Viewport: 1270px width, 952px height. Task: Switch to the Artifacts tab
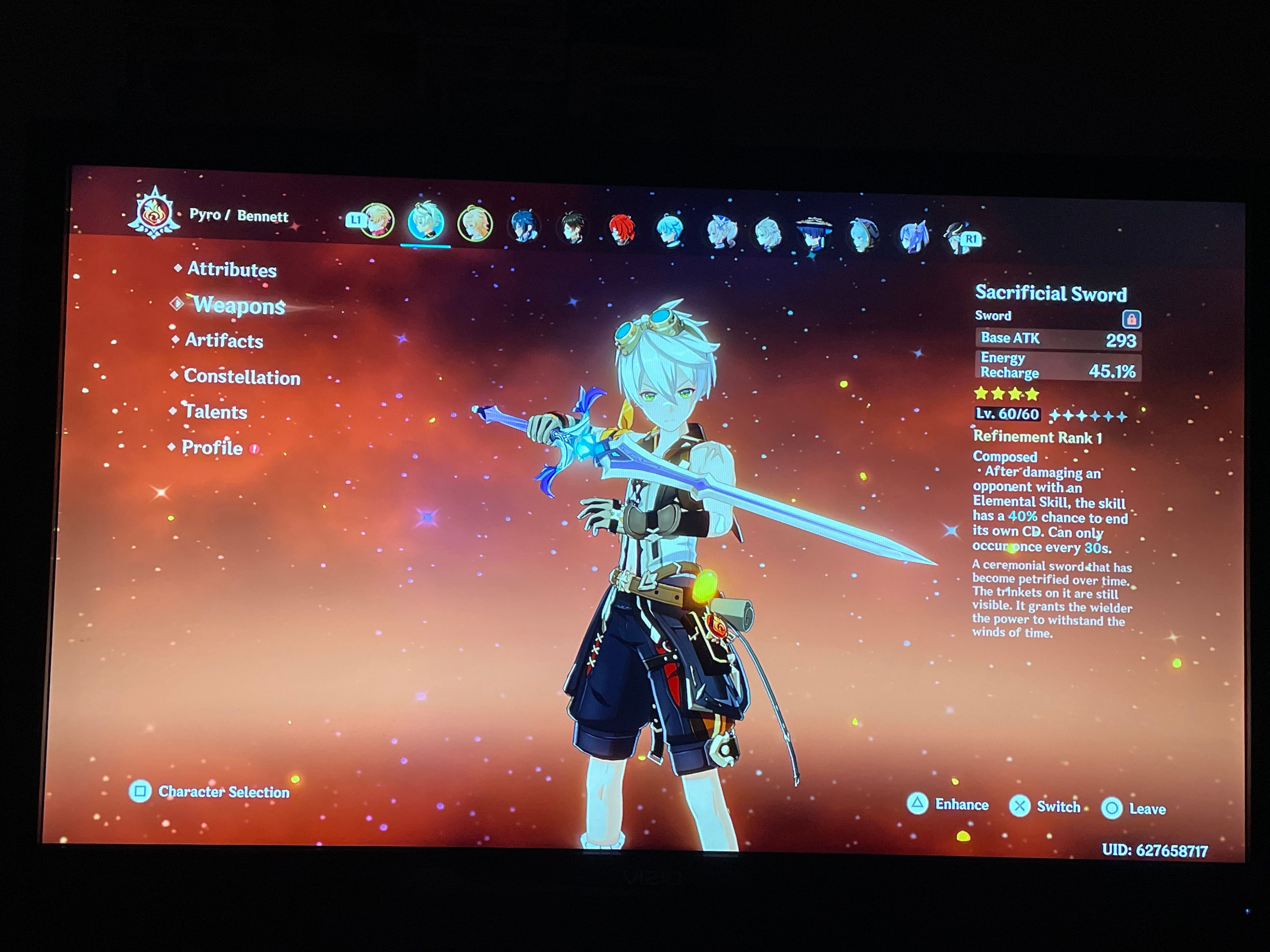224,341
